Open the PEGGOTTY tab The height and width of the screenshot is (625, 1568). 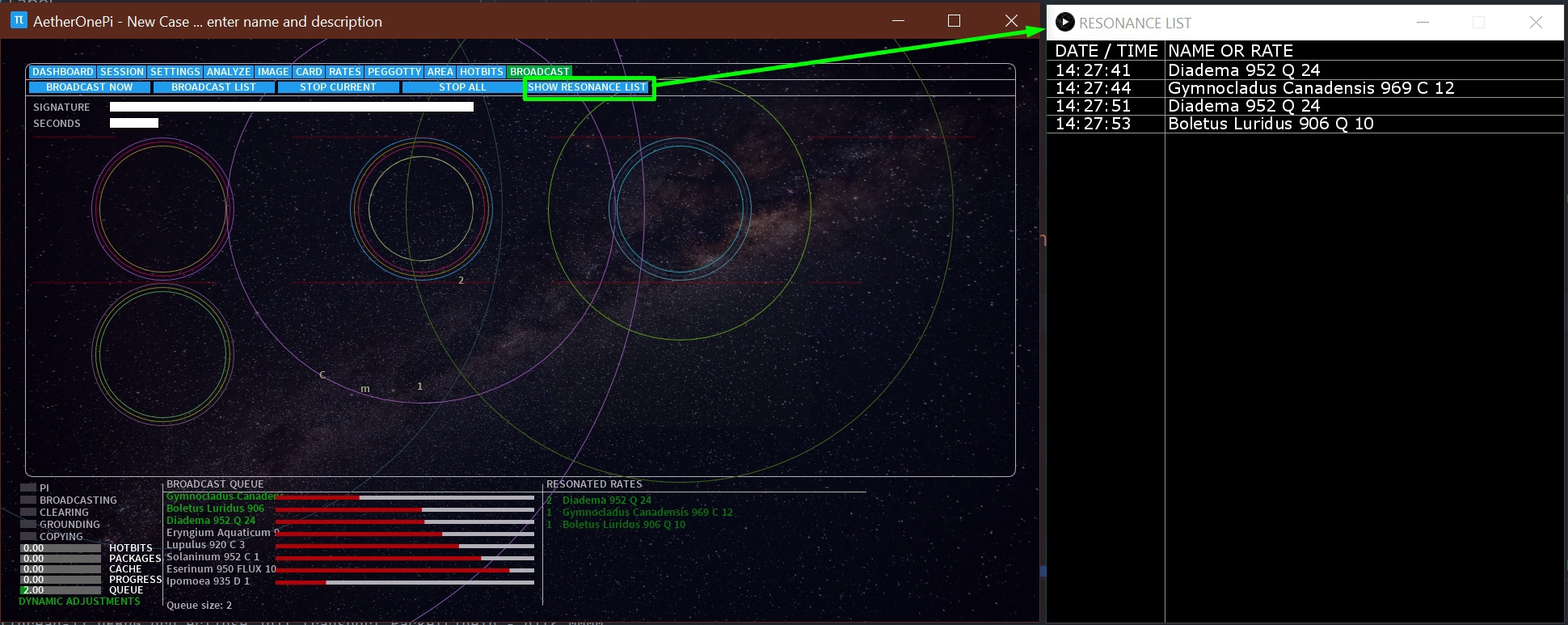394,71
